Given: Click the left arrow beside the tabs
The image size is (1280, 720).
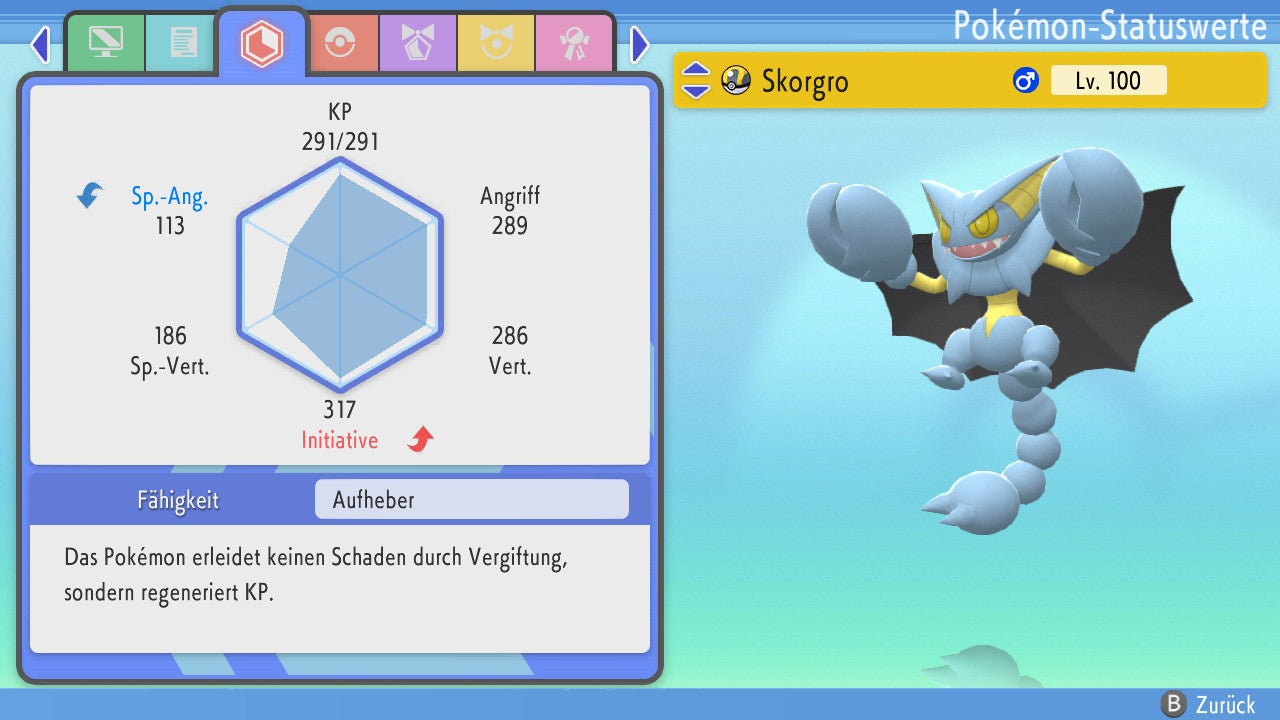Looking at the screenshot, I should tap(40, 44).
